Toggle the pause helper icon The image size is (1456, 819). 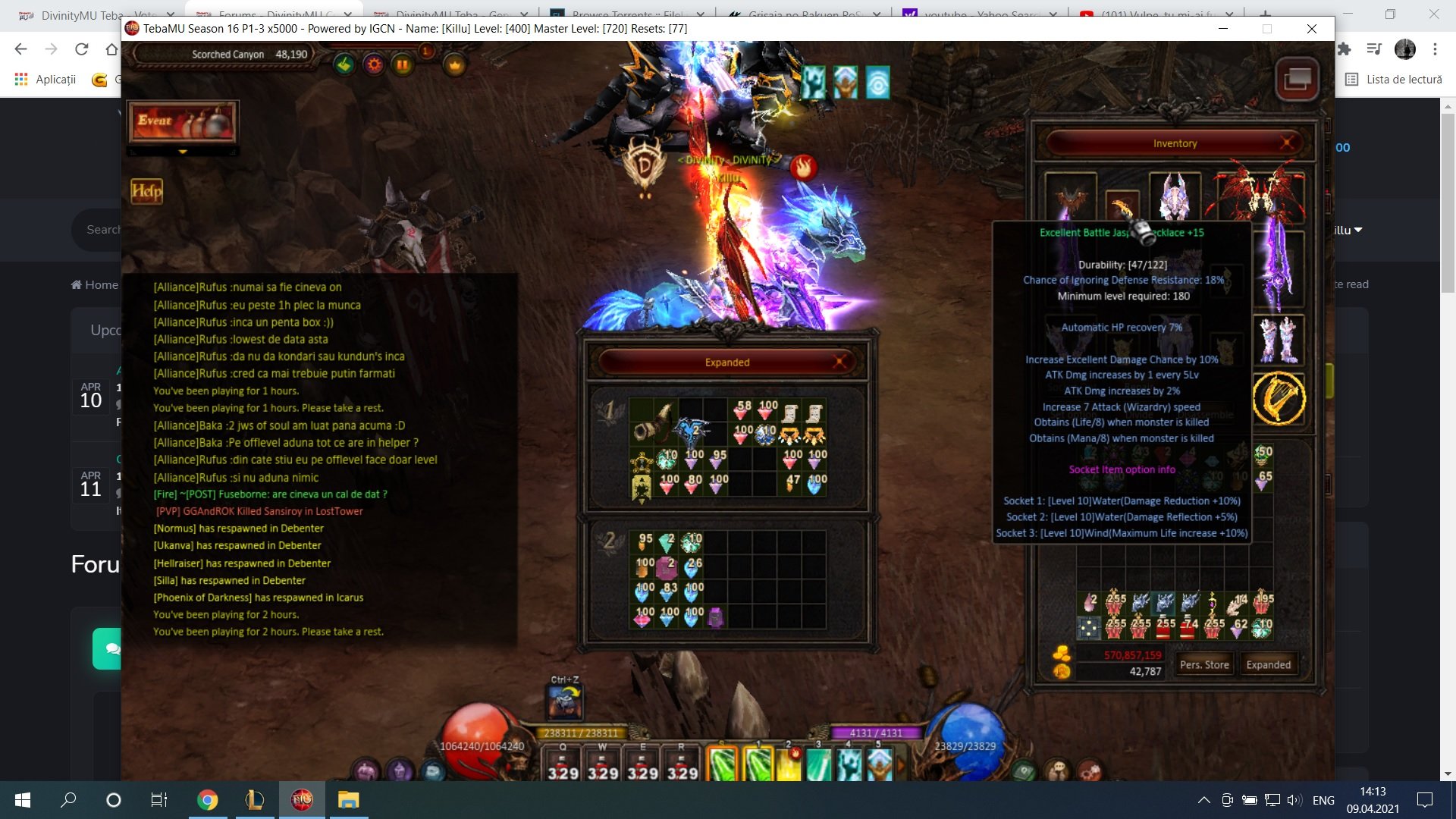pyautogui.click(x=403, y=65)
